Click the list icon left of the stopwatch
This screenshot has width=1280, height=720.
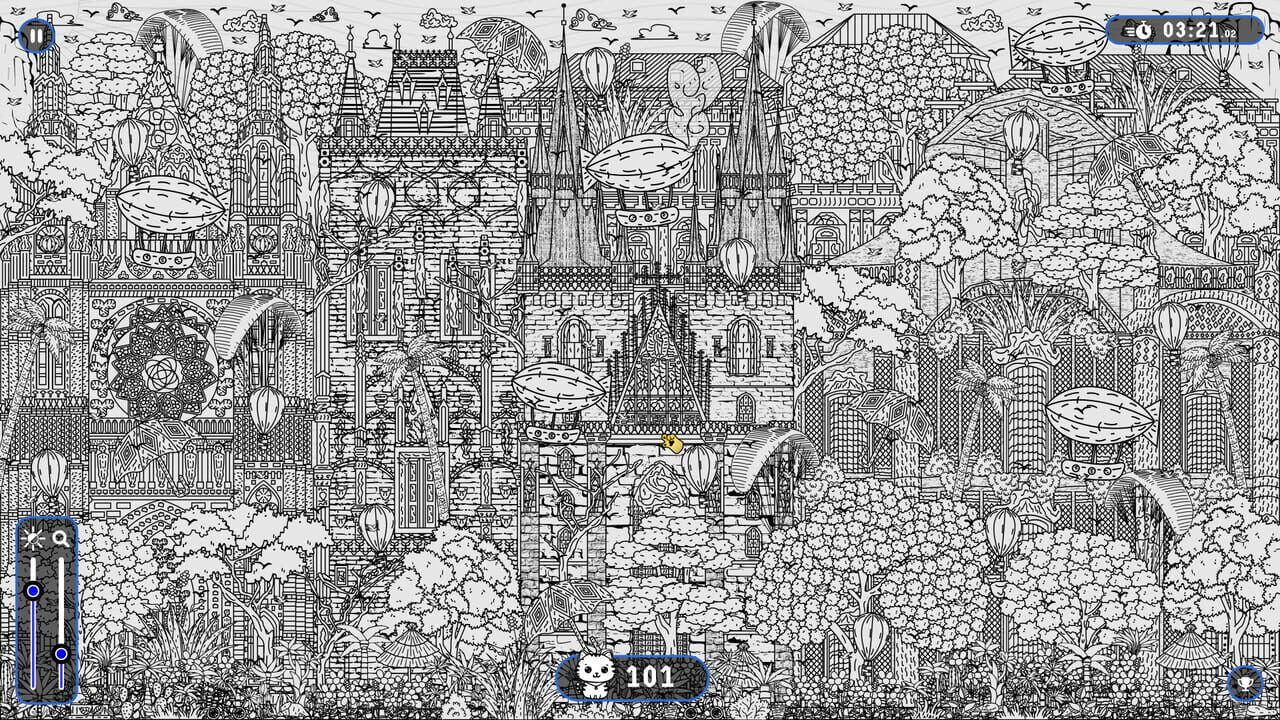pos(1128,31)
